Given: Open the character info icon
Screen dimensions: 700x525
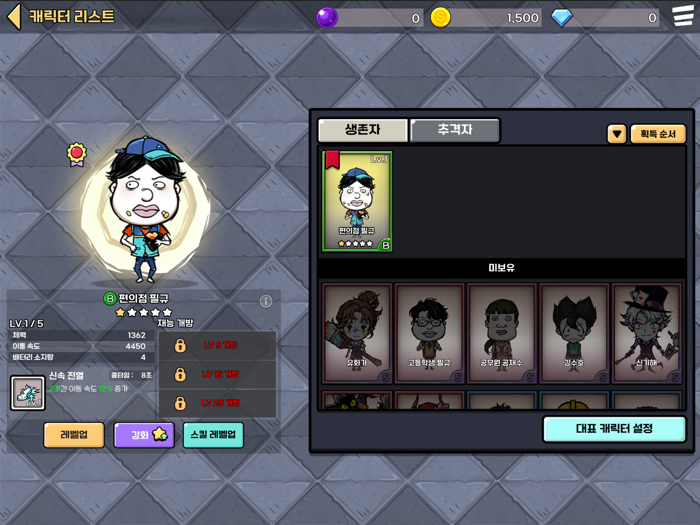Looking at the screenshot, I should click(x=266, y=301).
